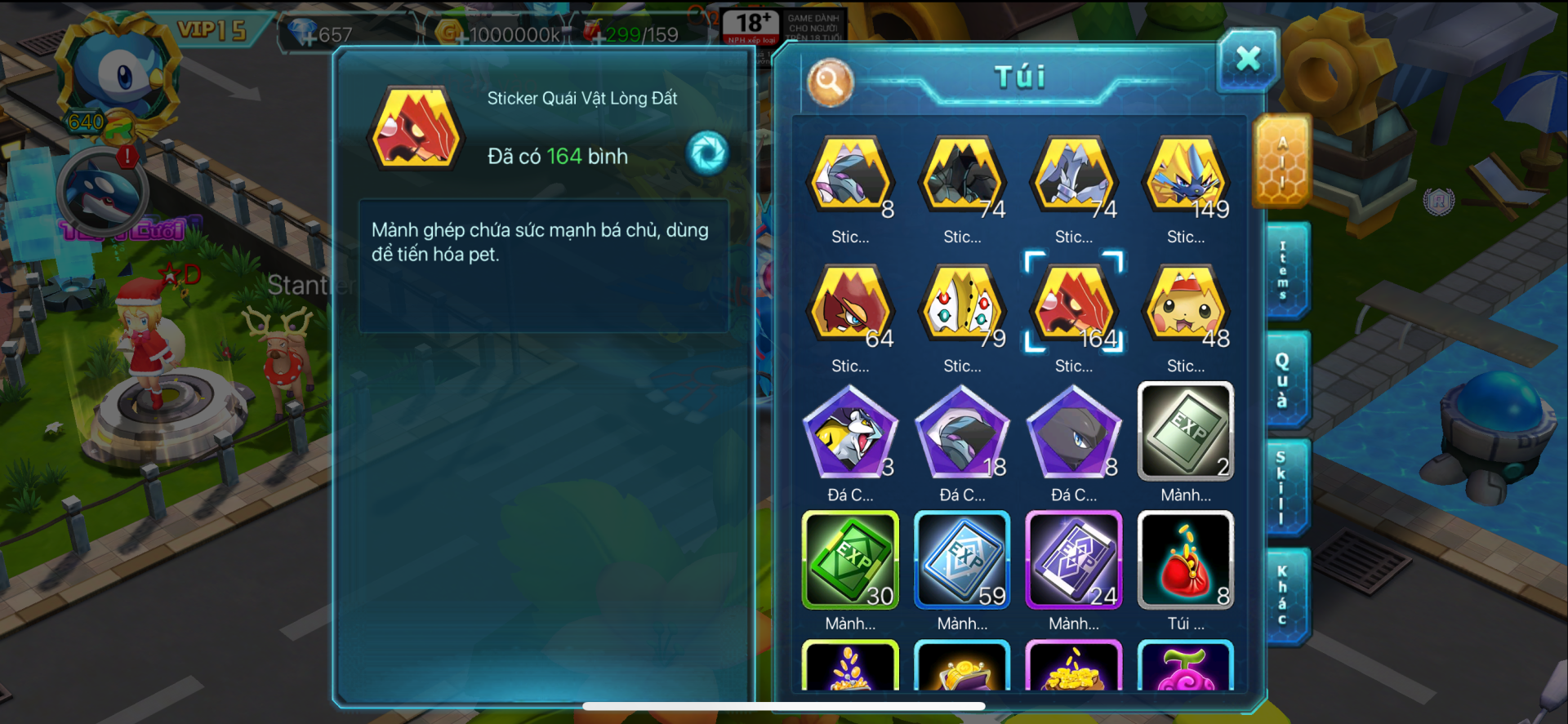Choose the sticker slot with count 149
The image size is (1568, 724).
[x=1186, y=180]
